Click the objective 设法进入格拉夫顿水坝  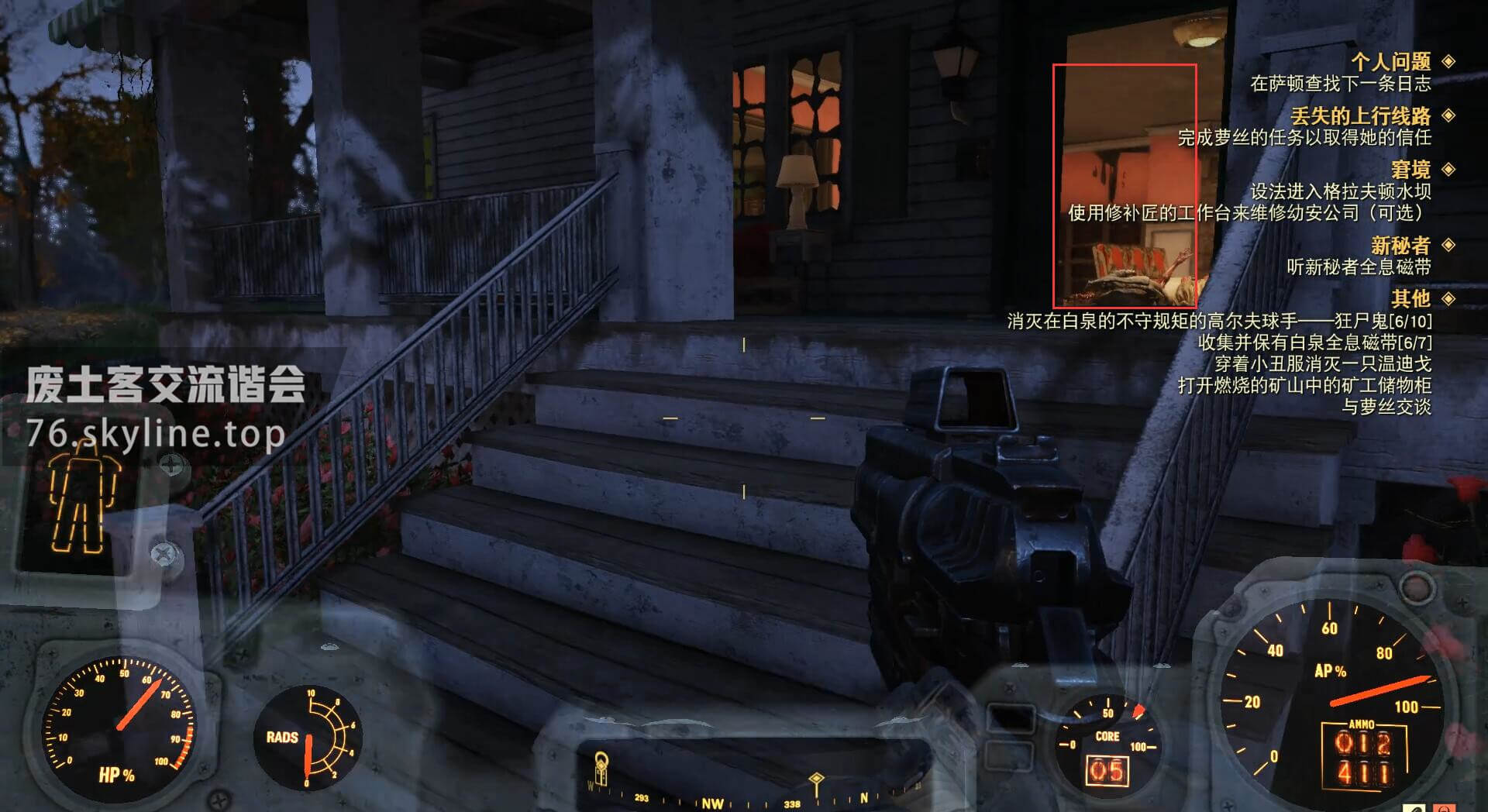1340,191
